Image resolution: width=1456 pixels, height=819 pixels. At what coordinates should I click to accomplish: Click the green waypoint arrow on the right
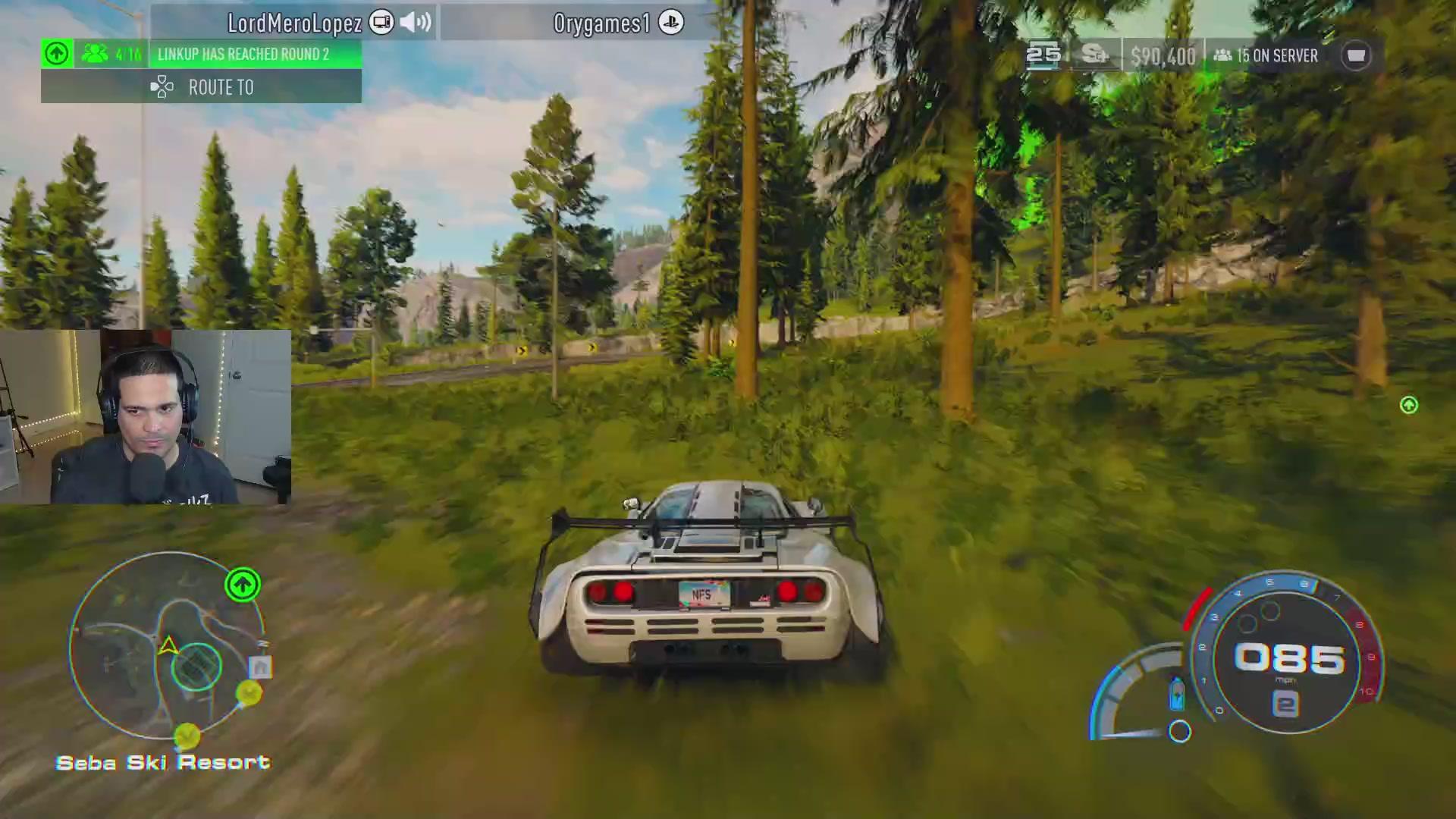pos(1408,406)
